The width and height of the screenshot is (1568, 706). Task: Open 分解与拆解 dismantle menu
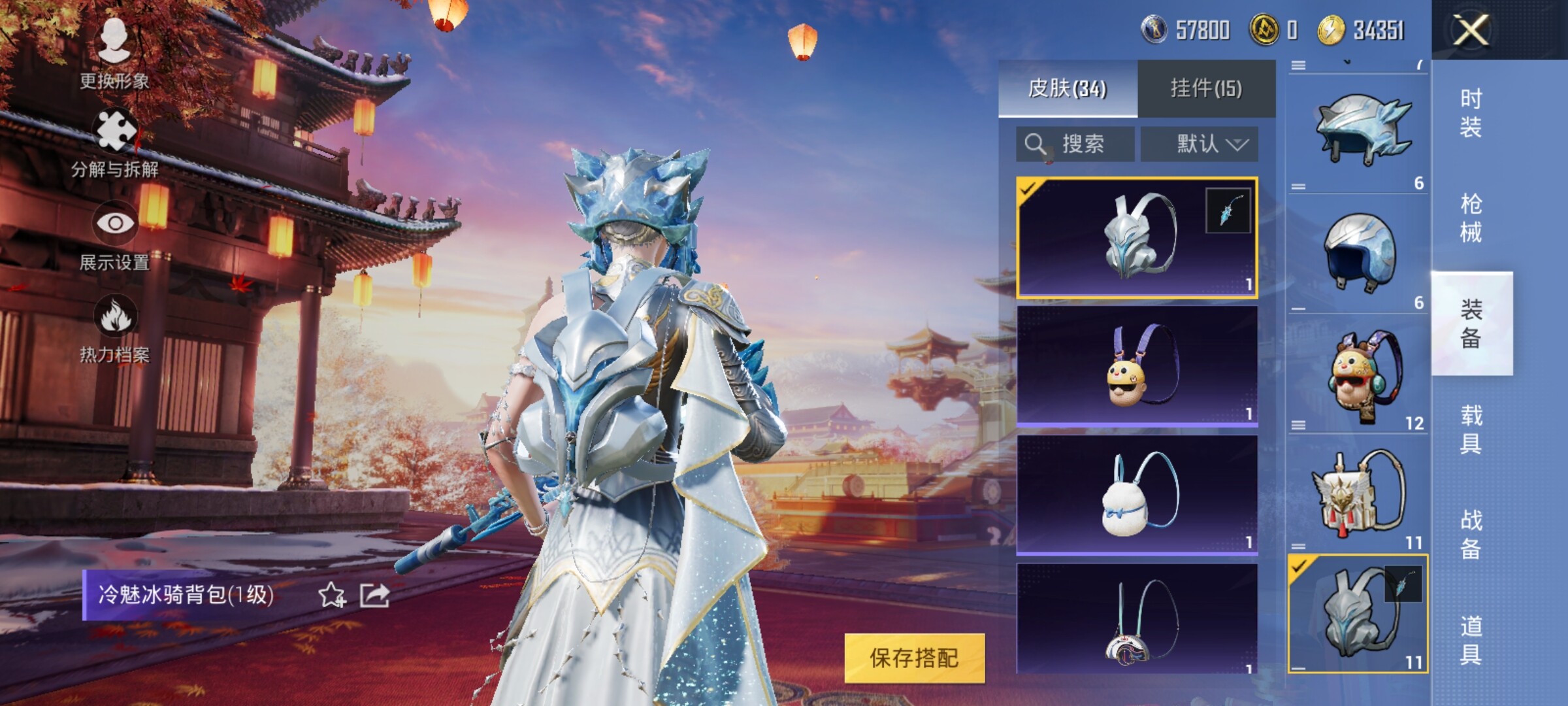point(115,144)
